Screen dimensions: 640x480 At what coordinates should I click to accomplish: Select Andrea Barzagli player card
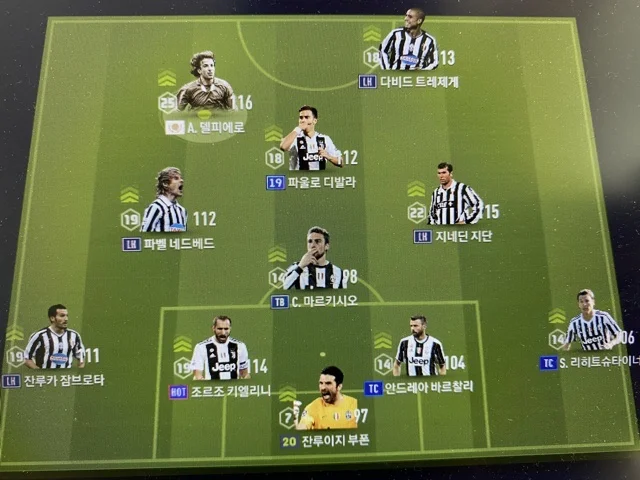pos(420,351)
